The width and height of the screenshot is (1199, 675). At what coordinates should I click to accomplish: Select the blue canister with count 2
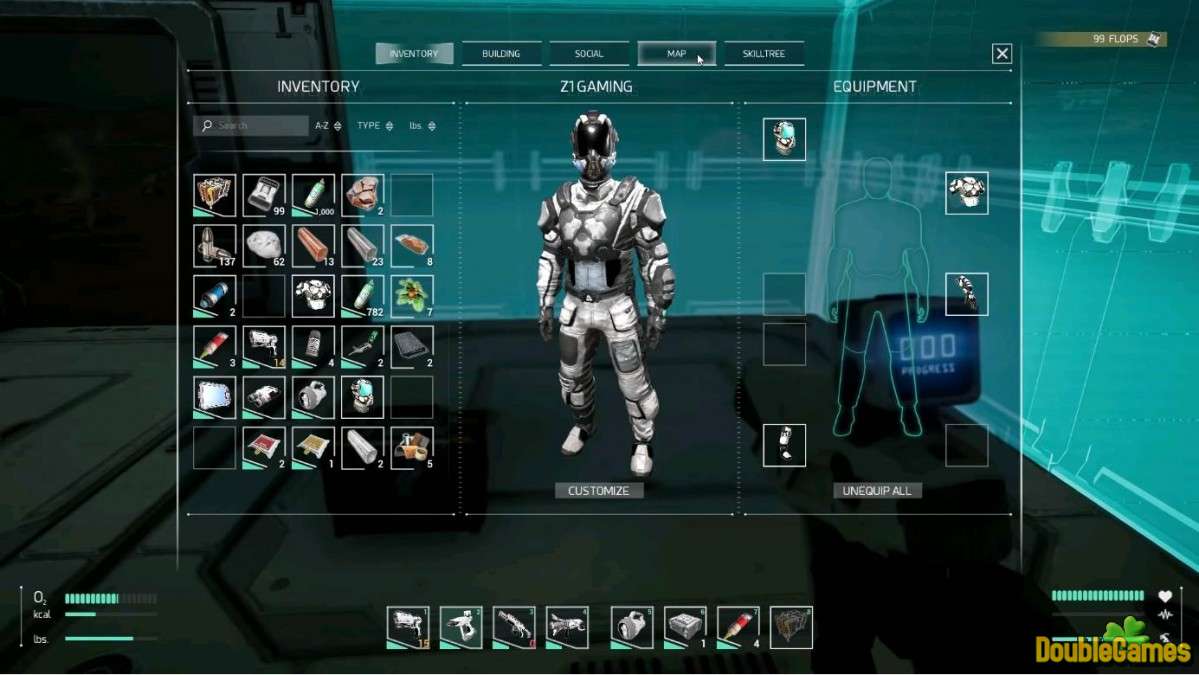[x=215, y=296]
